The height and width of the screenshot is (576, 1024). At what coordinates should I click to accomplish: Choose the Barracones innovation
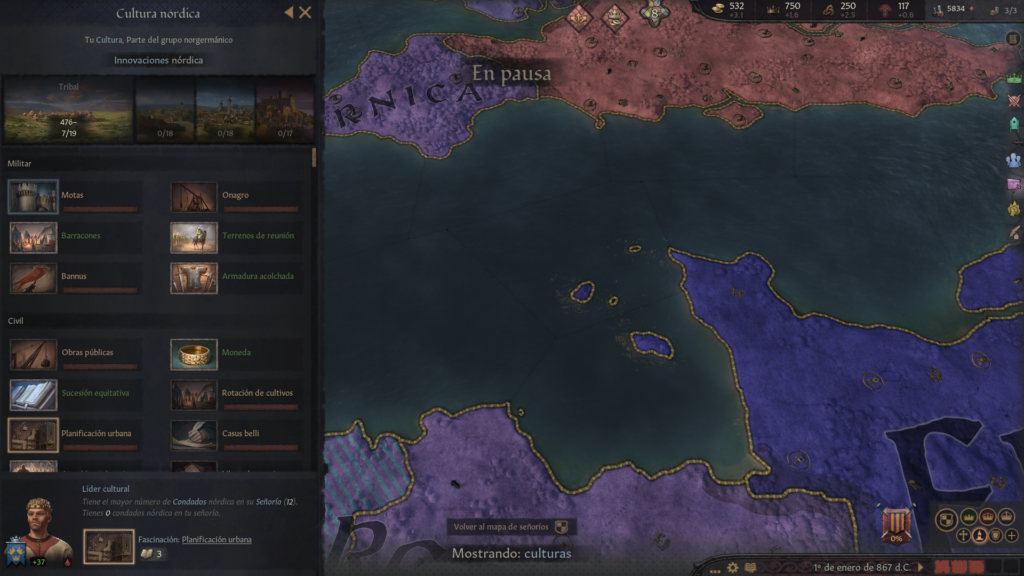34,237
